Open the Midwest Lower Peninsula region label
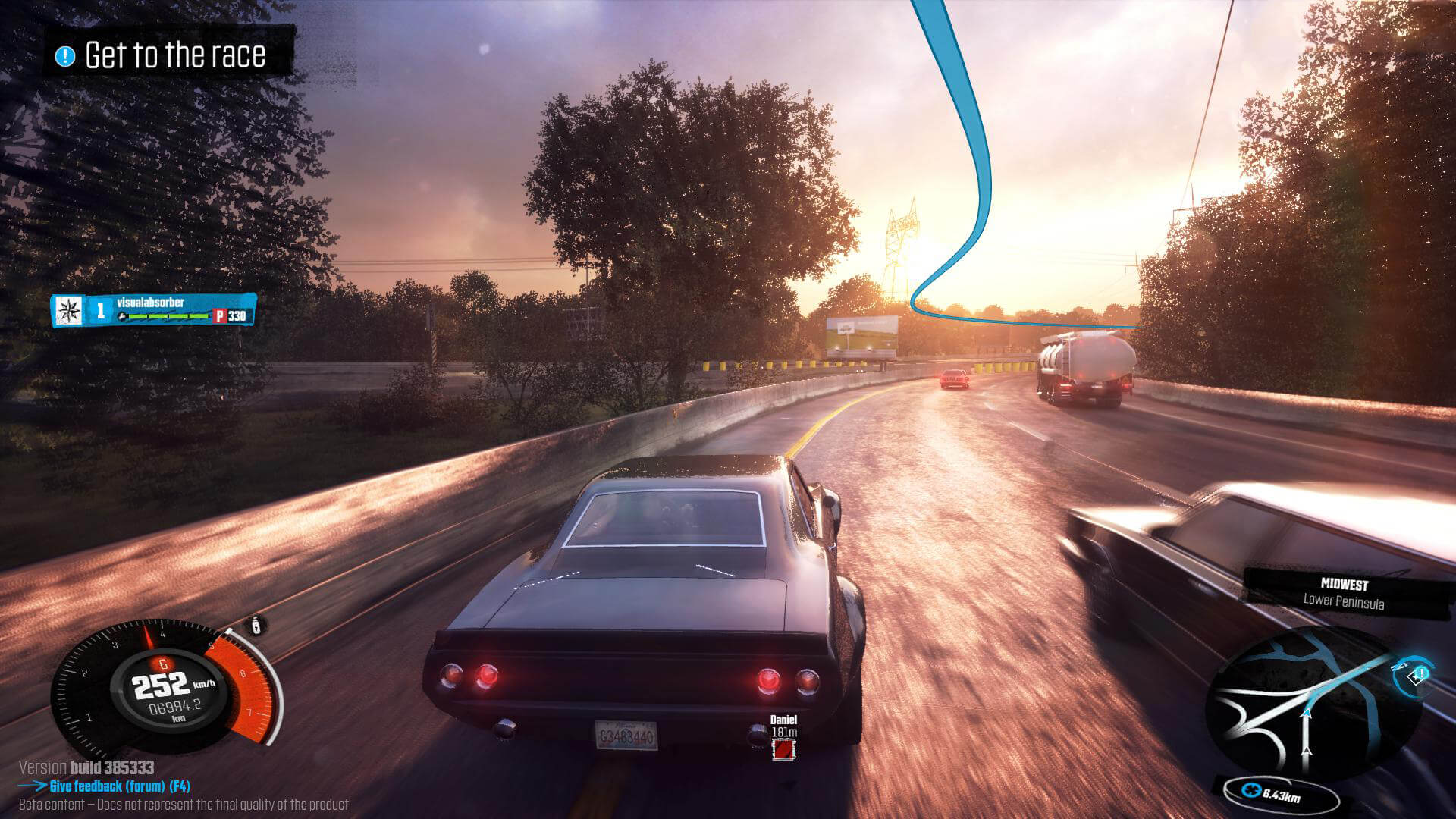 (x=1343, y=594)
